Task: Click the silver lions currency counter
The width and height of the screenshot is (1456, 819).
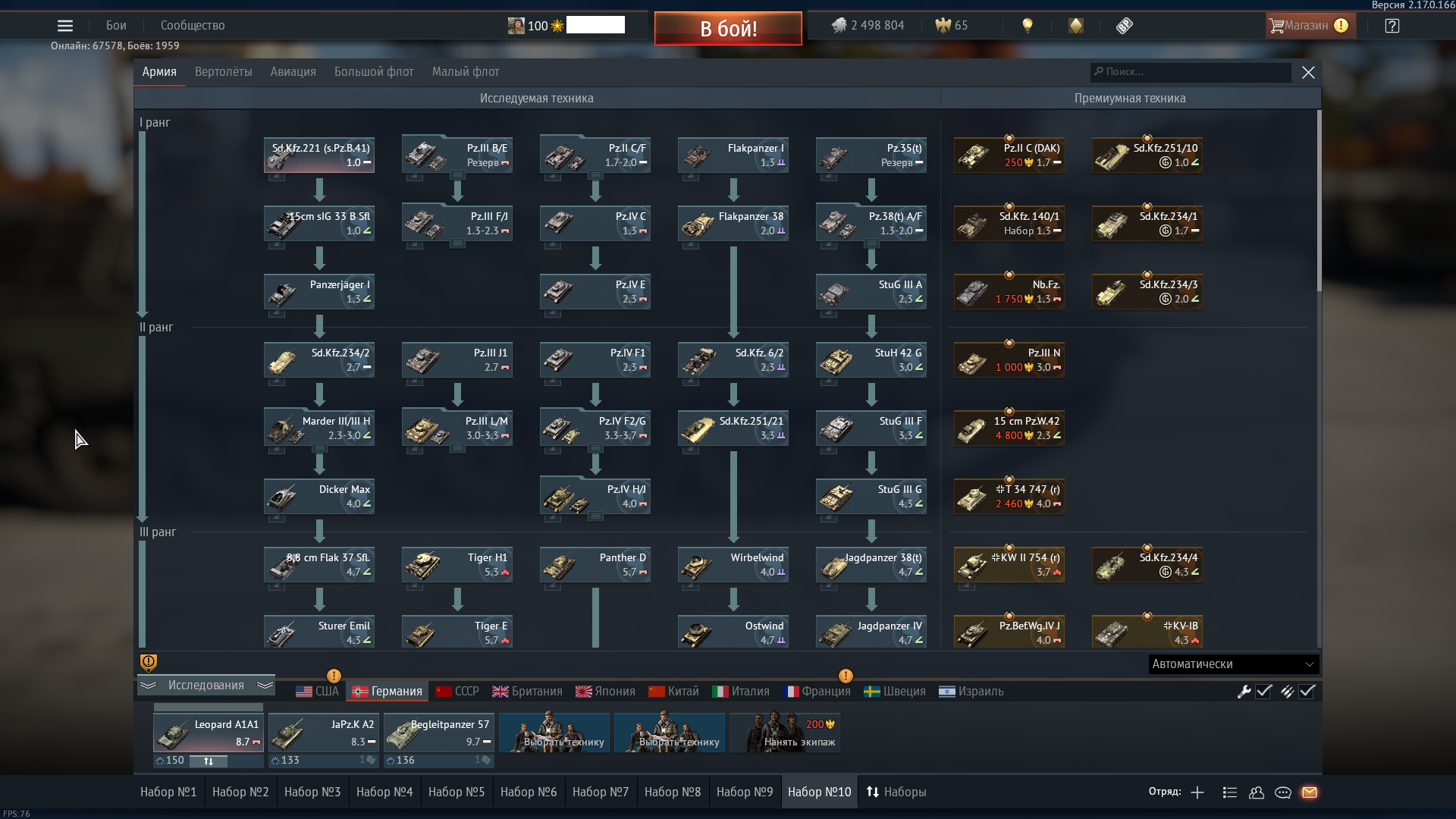Action: [x=869, y=25]
